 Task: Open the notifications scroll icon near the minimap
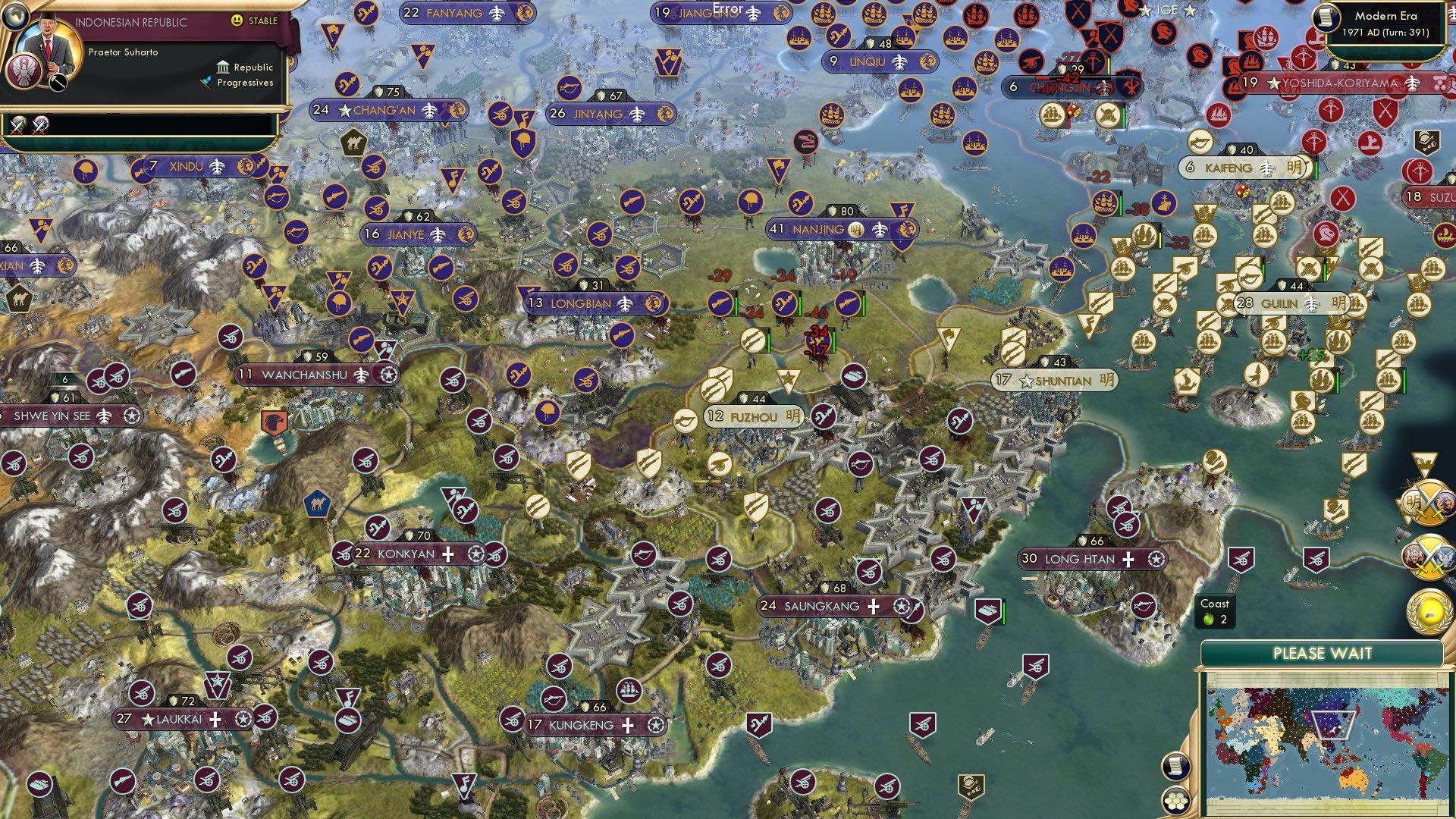coord(1176,766)
